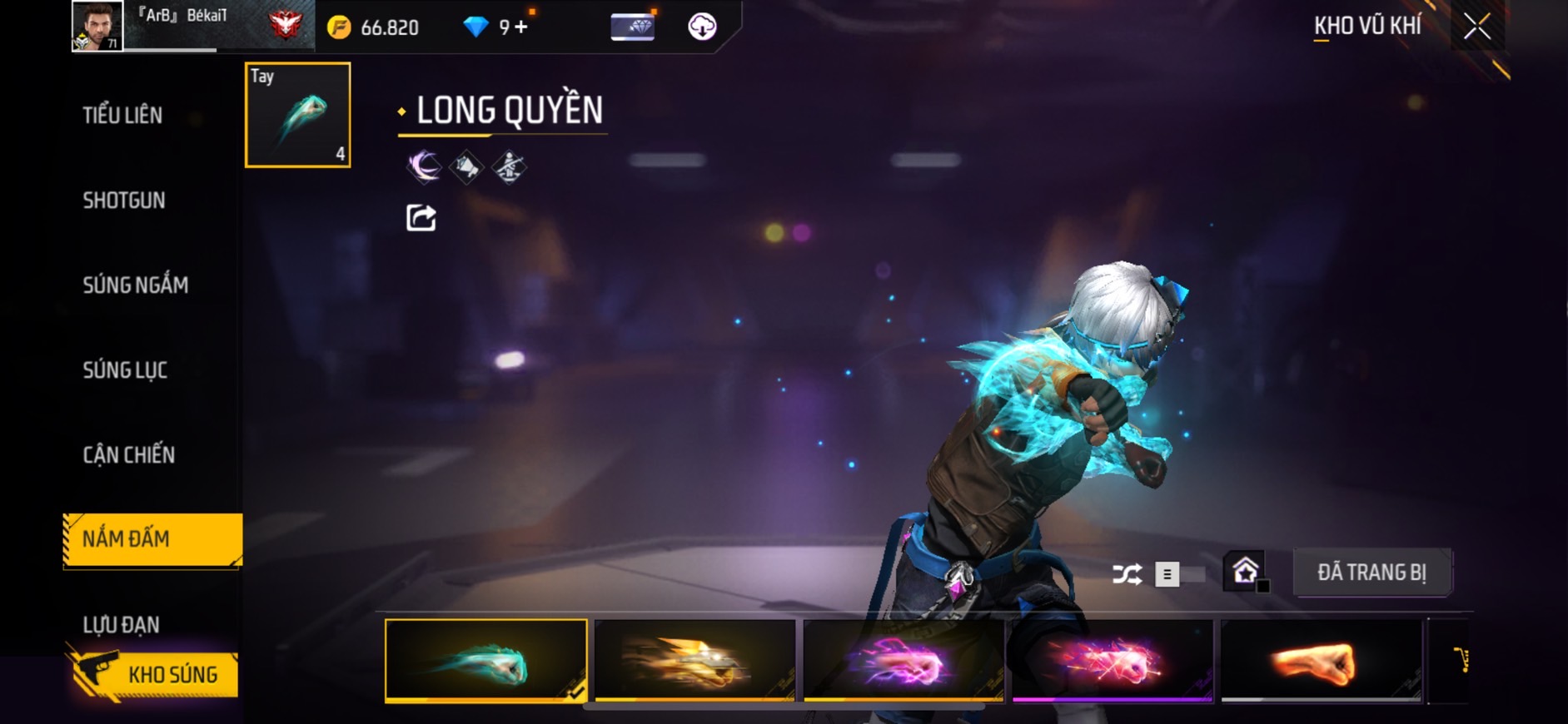Image resolution: width=1568 pixels, height=724 pixels.
Task: Add diamonds with the plus button
Action: [522, 27]
